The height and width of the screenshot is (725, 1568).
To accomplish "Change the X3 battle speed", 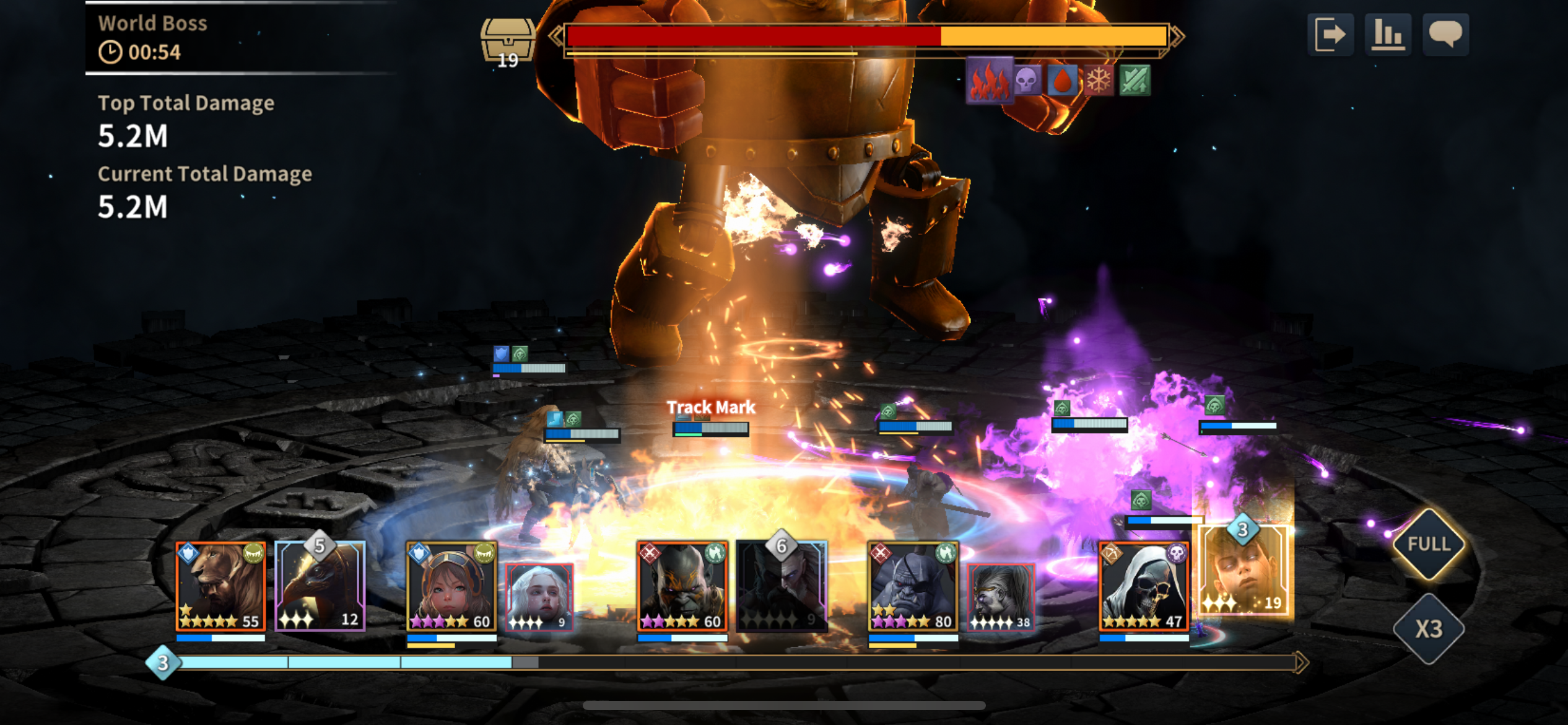I will pyautogui.click(x=1429, y=629).
